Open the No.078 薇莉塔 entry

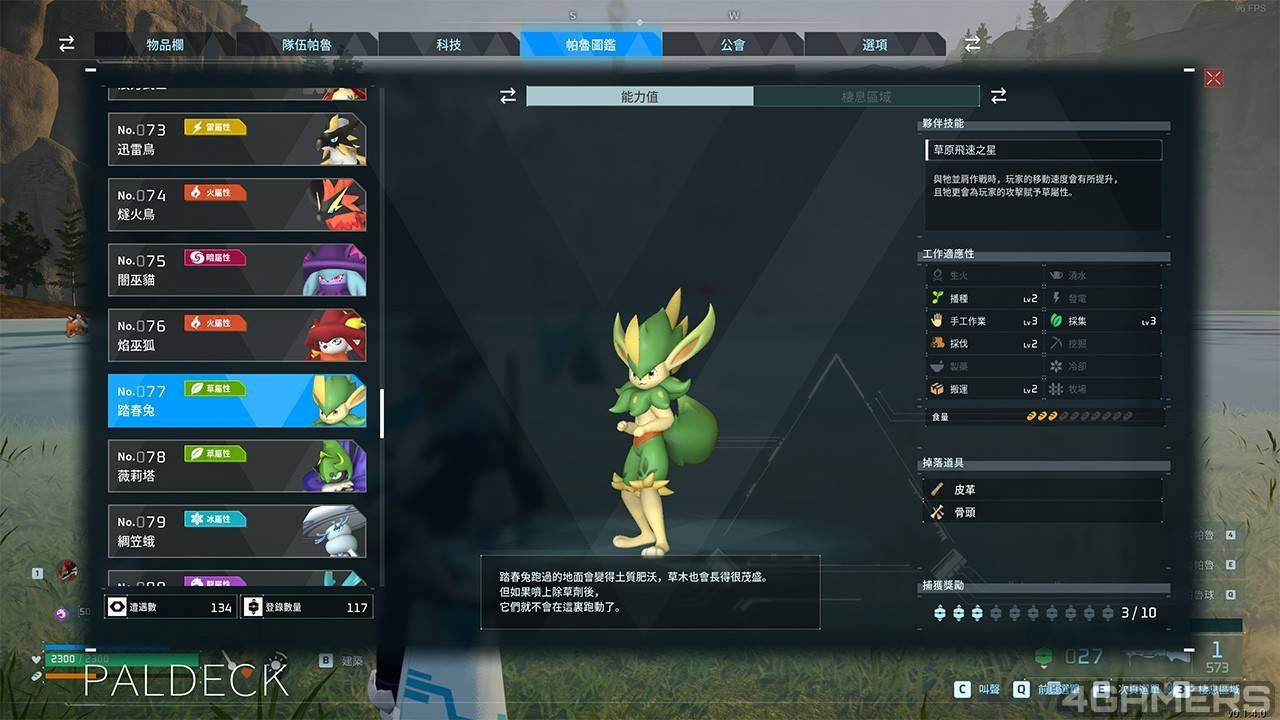237,466
